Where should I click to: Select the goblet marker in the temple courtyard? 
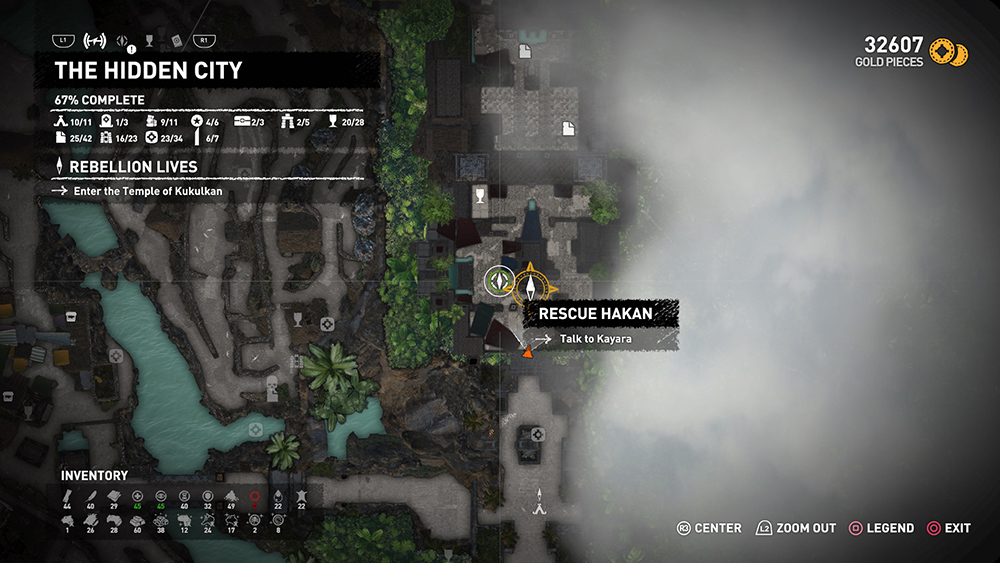pyautogui.click(x=480, y=194)
